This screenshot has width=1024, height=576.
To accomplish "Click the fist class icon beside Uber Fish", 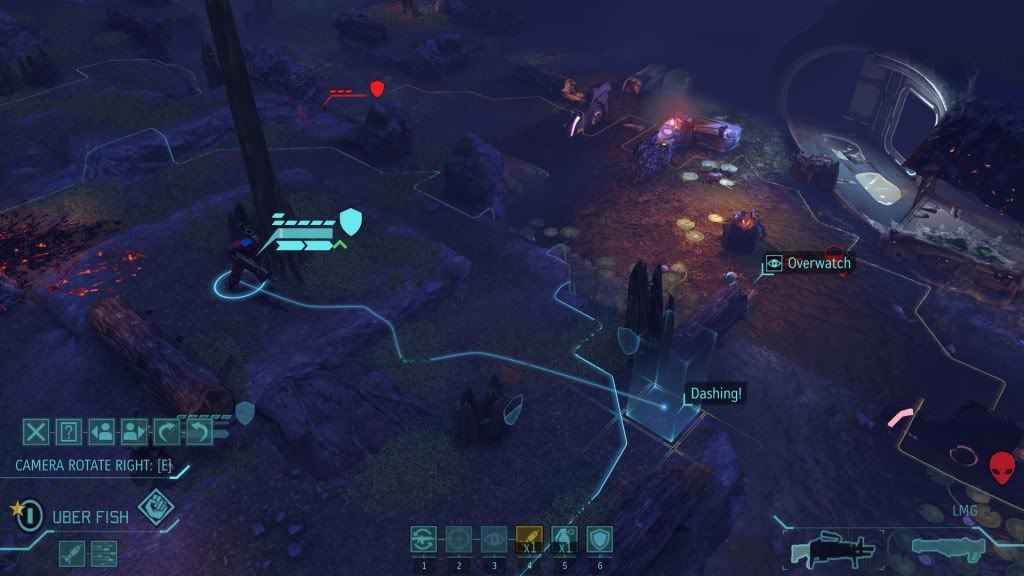I will click(155, 507).
